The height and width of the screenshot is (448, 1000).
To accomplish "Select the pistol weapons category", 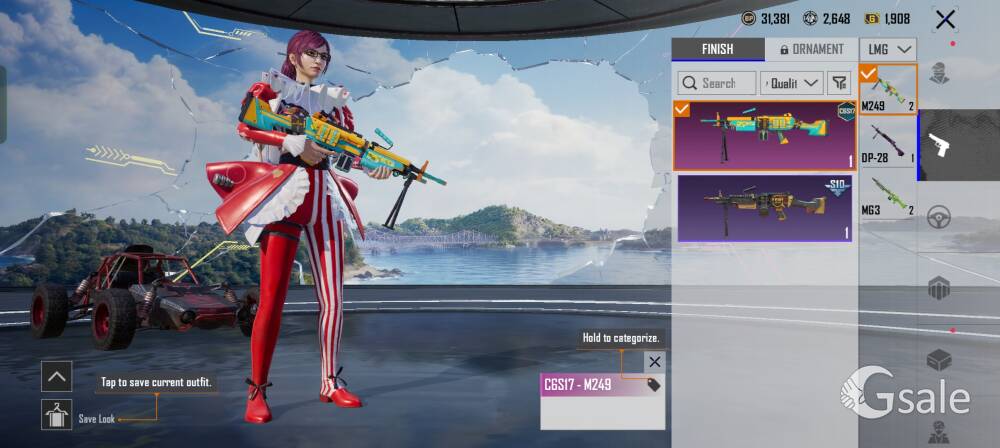I will [939, 145].
